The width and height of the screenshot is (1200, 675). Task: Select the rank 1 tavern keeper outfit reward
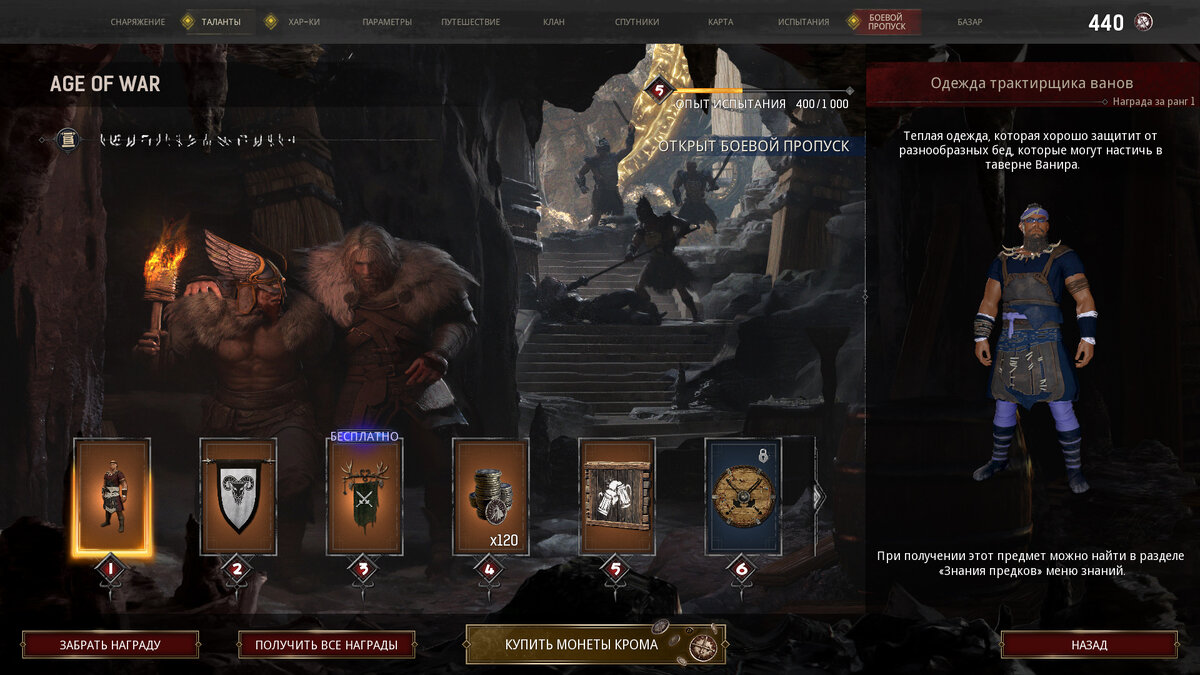pos(112,496)
